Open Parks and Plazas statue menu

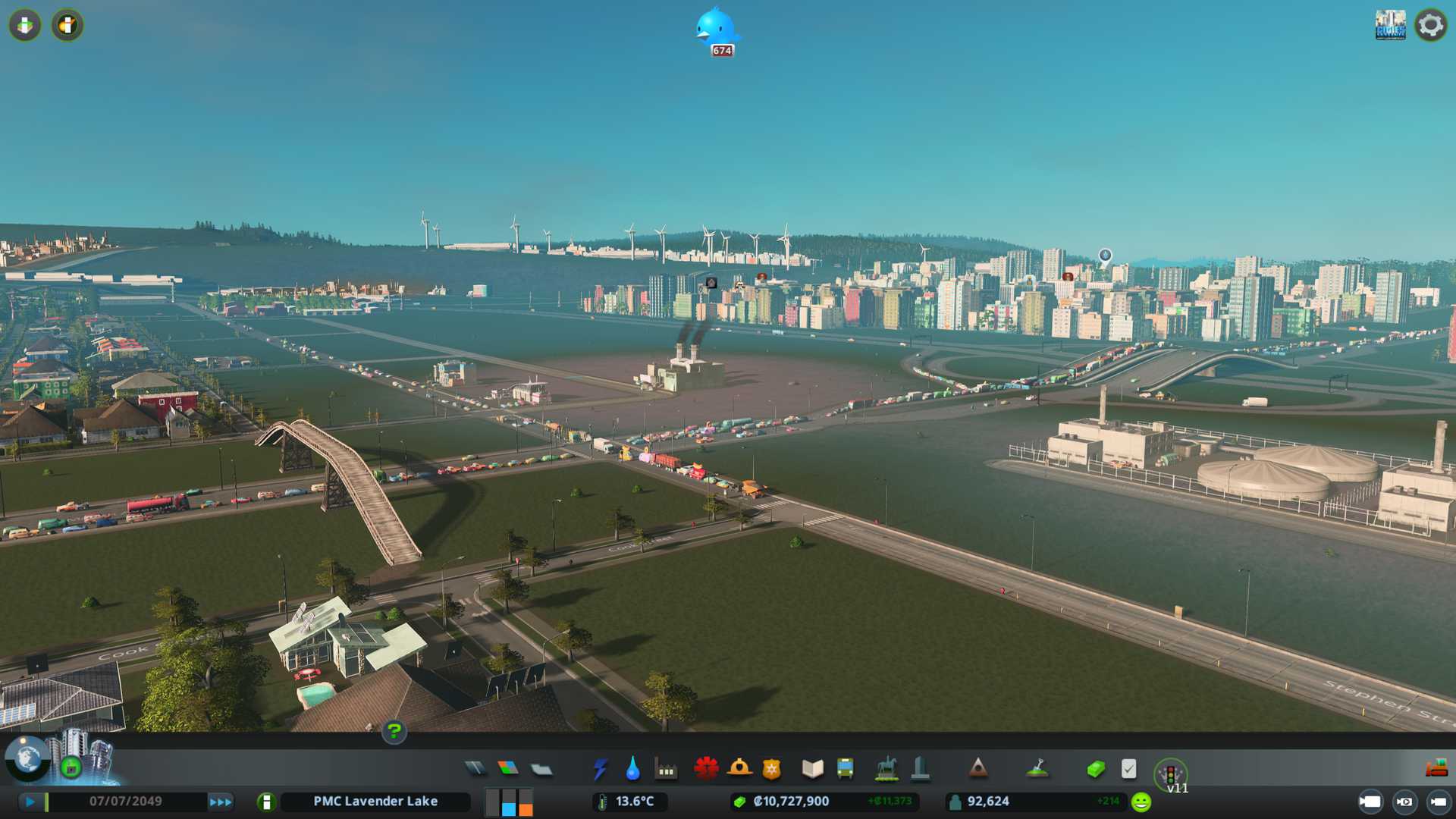(x=886, y=769)
